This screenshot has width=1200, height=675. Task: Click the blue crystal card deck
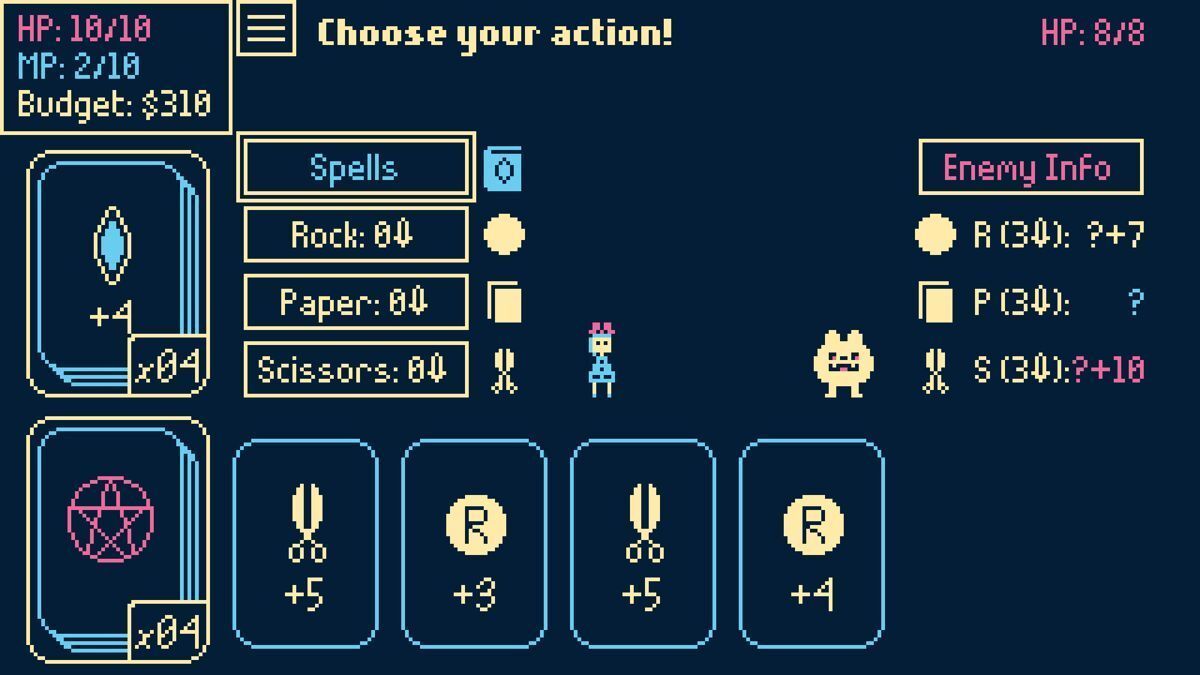tap(117, 273)
